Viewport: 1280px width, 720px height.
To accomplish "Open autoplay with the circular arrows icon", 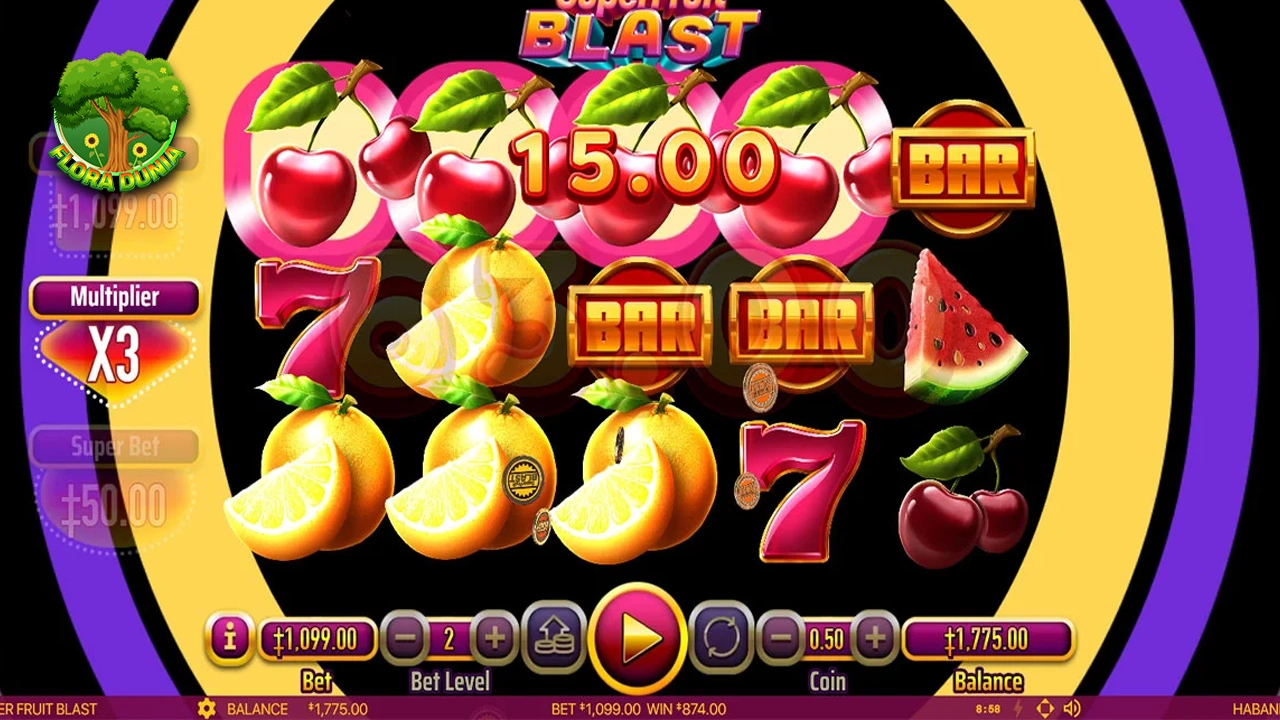I will tap(722, 637).
